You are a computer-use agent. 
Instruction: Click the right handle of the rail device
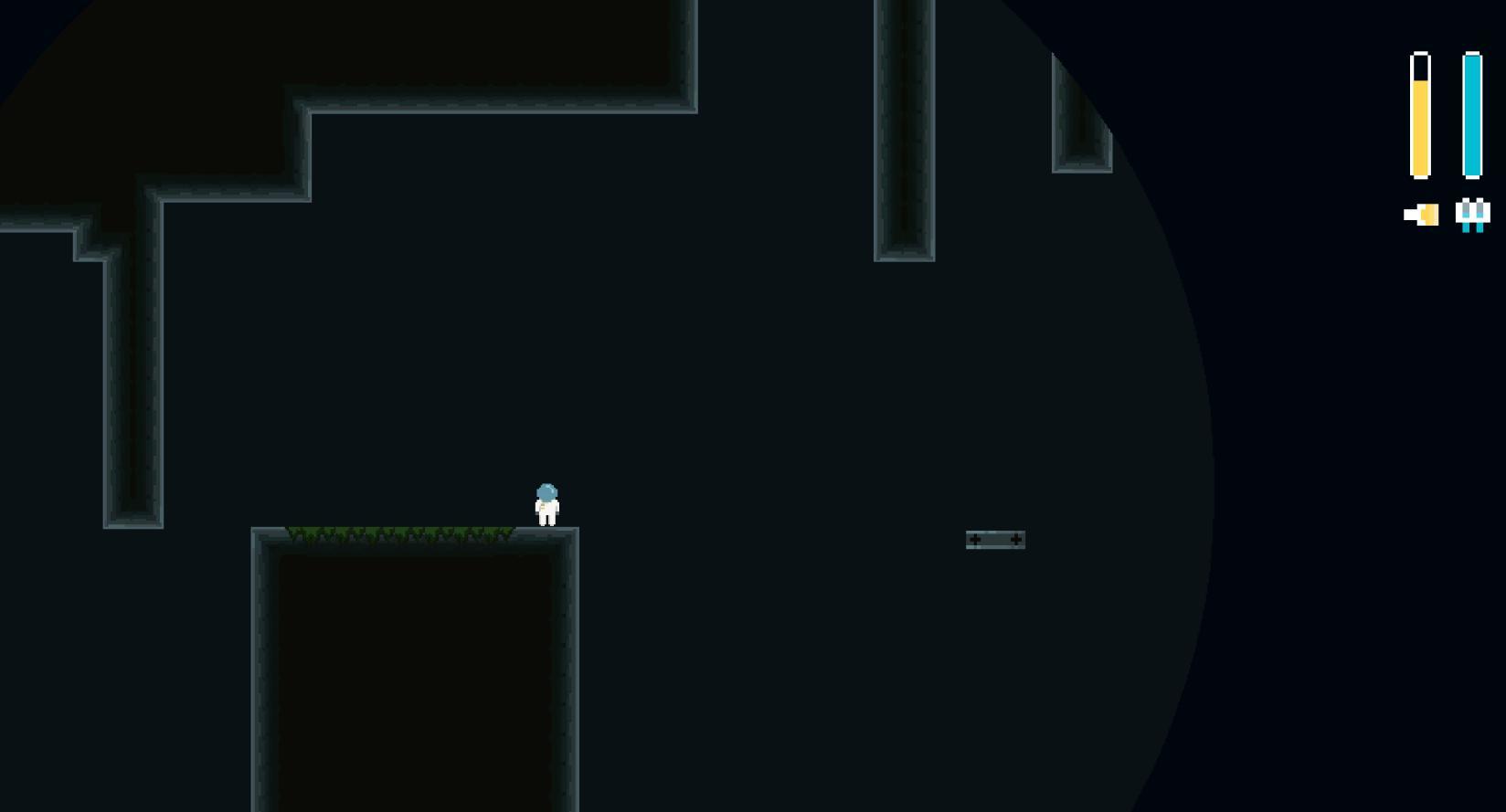1016,539
